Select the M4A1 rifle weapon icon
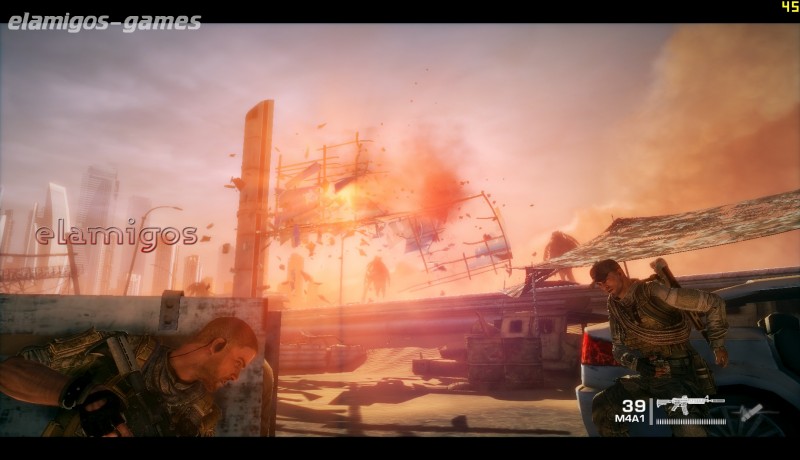800x460 pixels. 690,404
